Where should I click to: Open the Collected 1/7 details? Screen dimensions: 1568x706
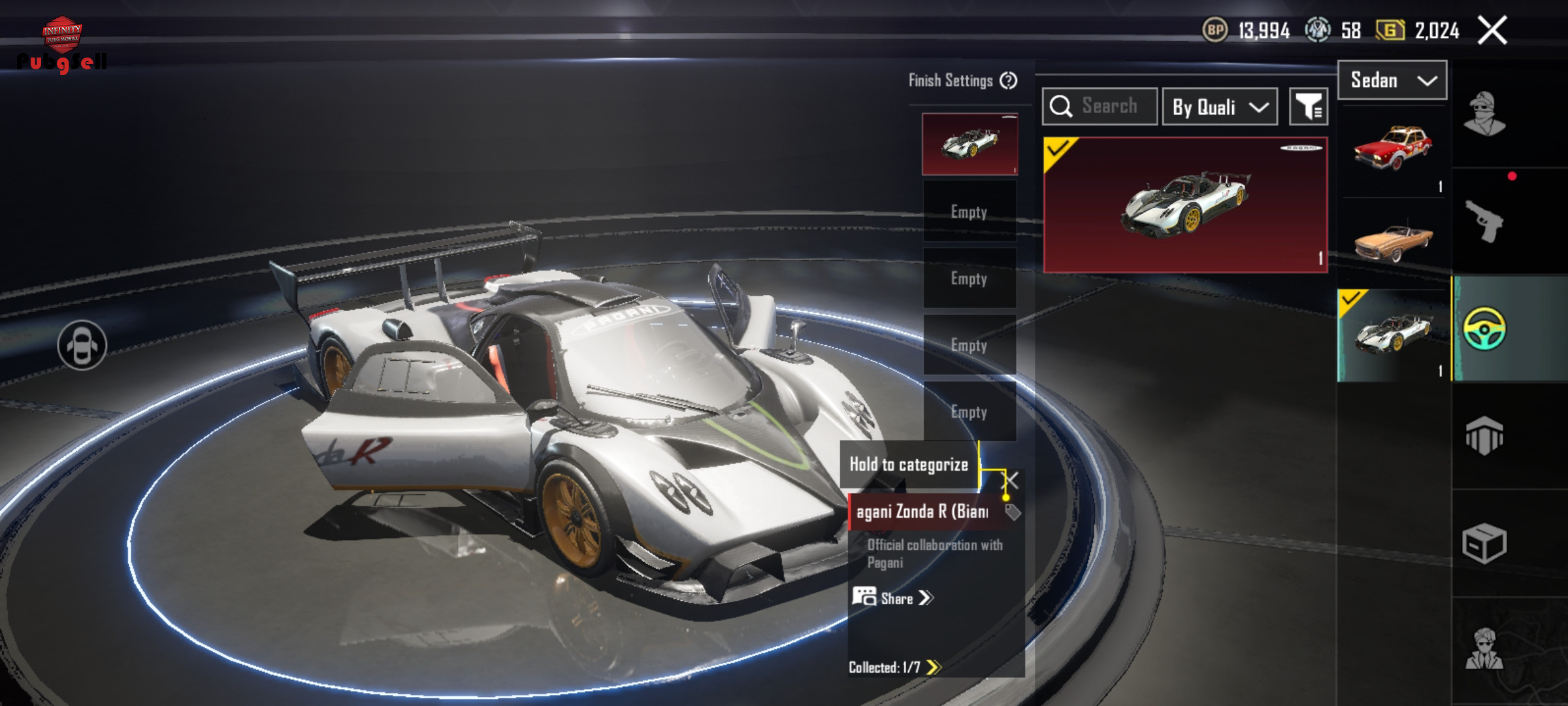pyautogui.click(x=894, y=667)
